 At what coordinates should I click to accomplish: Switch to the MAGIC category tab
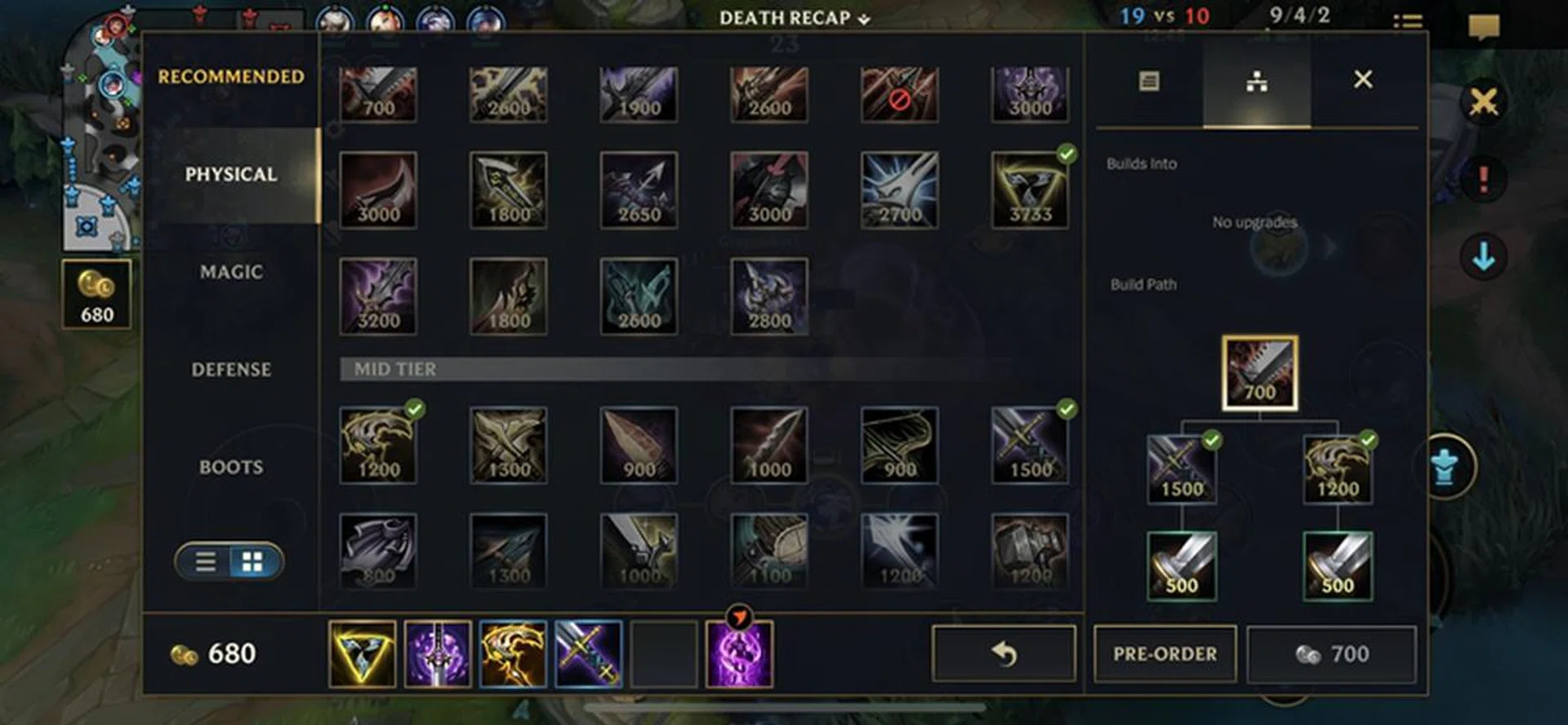[231, 273]
